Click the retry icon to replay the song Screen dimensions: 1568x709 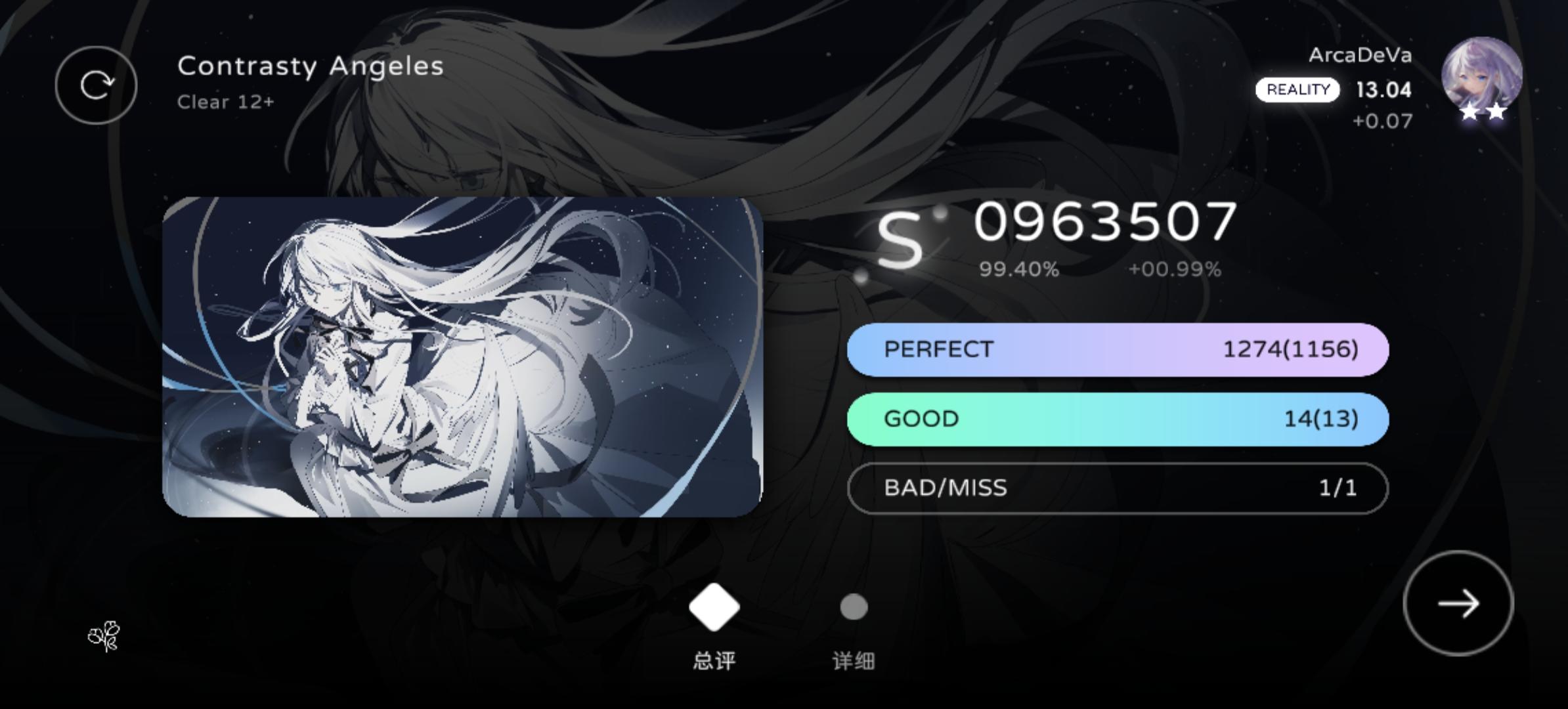tap(96, 85)
